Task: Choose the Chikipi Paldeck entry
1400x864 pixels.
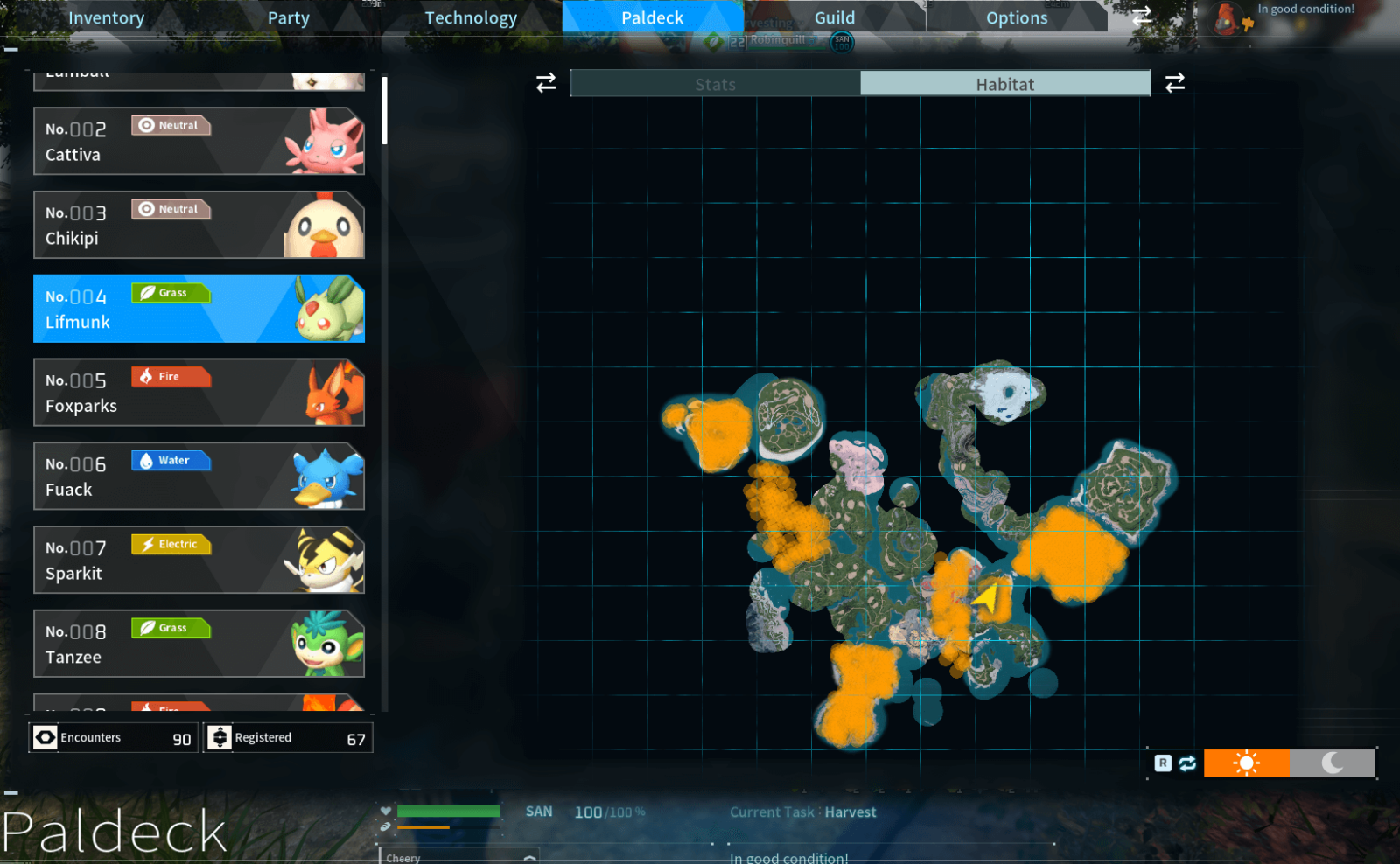Action: (199, 225)
